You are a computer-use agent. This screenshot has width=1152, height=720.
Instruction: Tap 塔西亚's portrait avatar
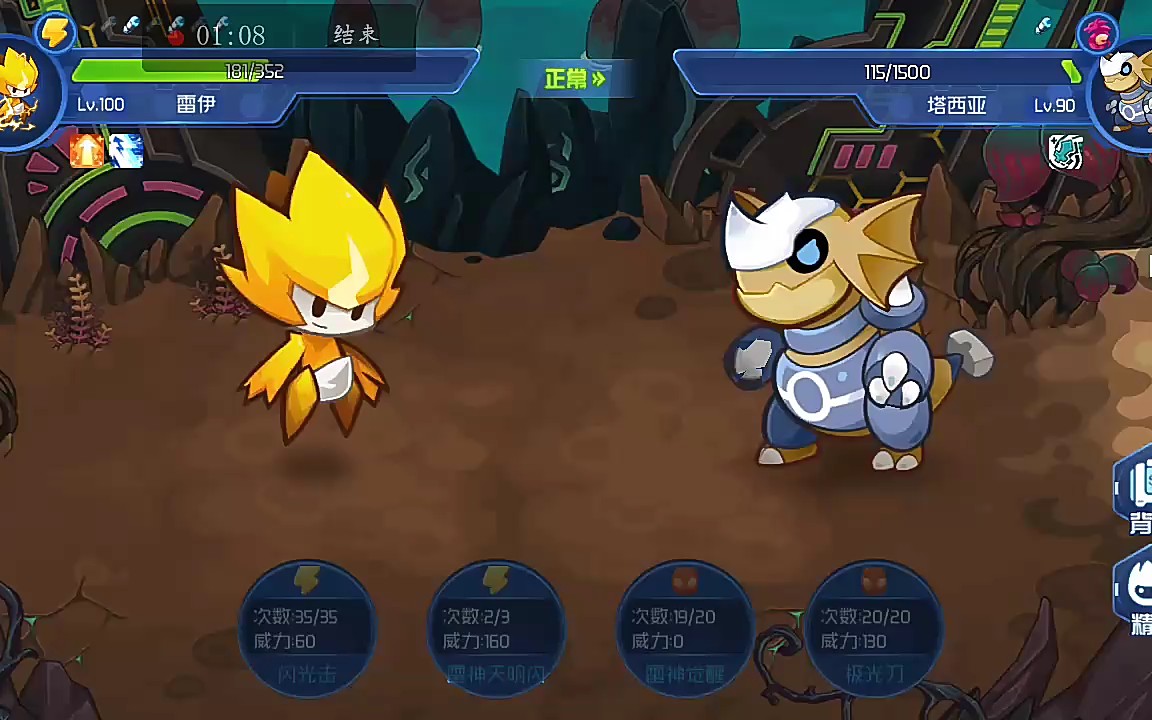coord(1124,90)
